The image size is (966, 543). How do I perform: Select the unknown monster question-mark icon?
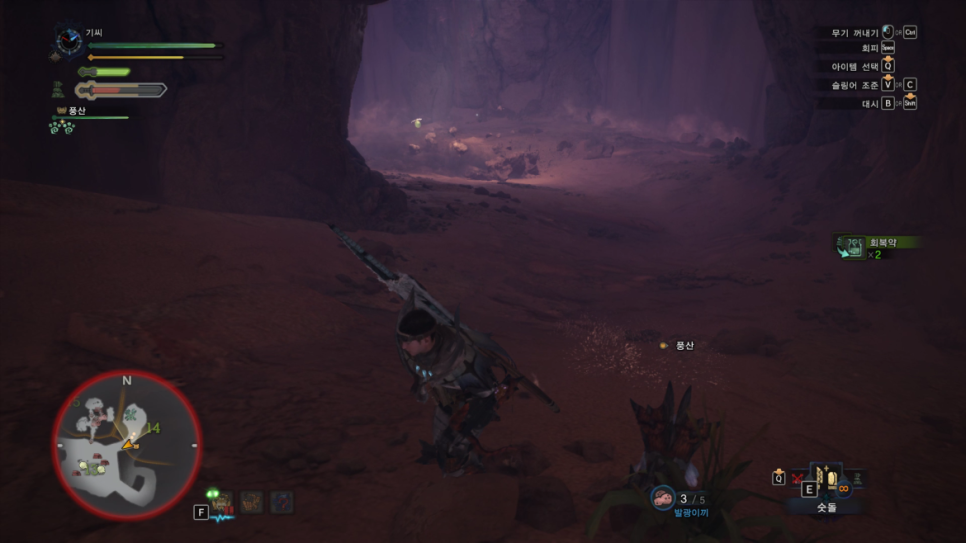(282, 501)
